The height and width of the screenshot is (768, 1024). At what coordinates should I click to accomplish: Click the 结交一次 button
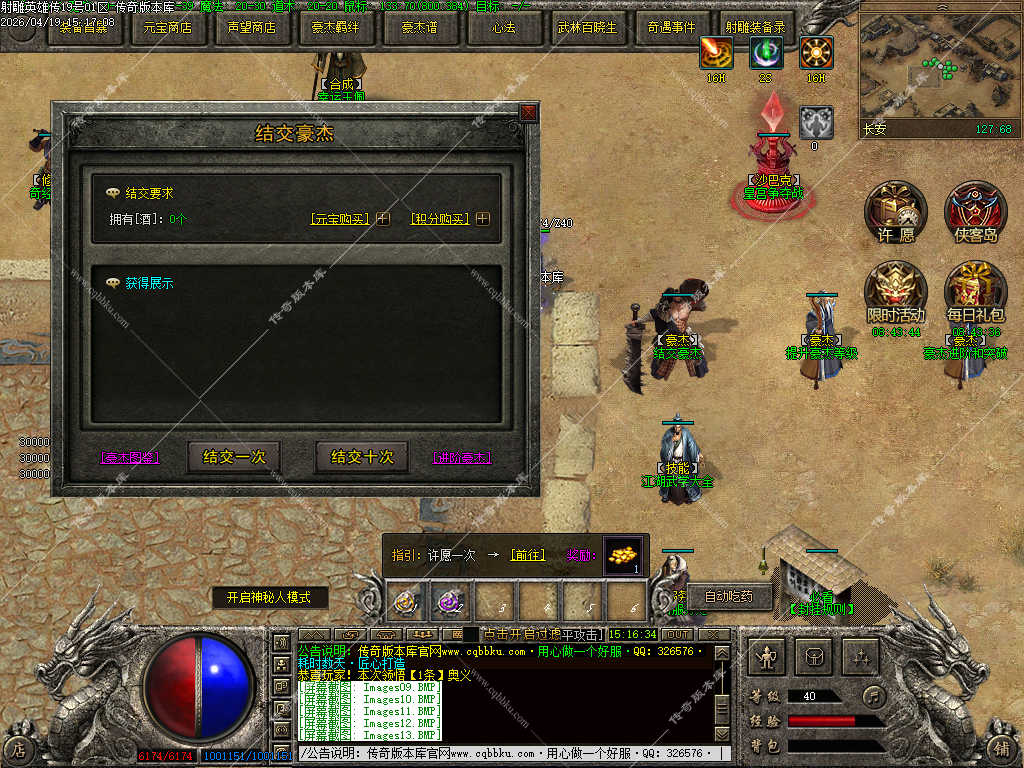[x=234, y=457]
